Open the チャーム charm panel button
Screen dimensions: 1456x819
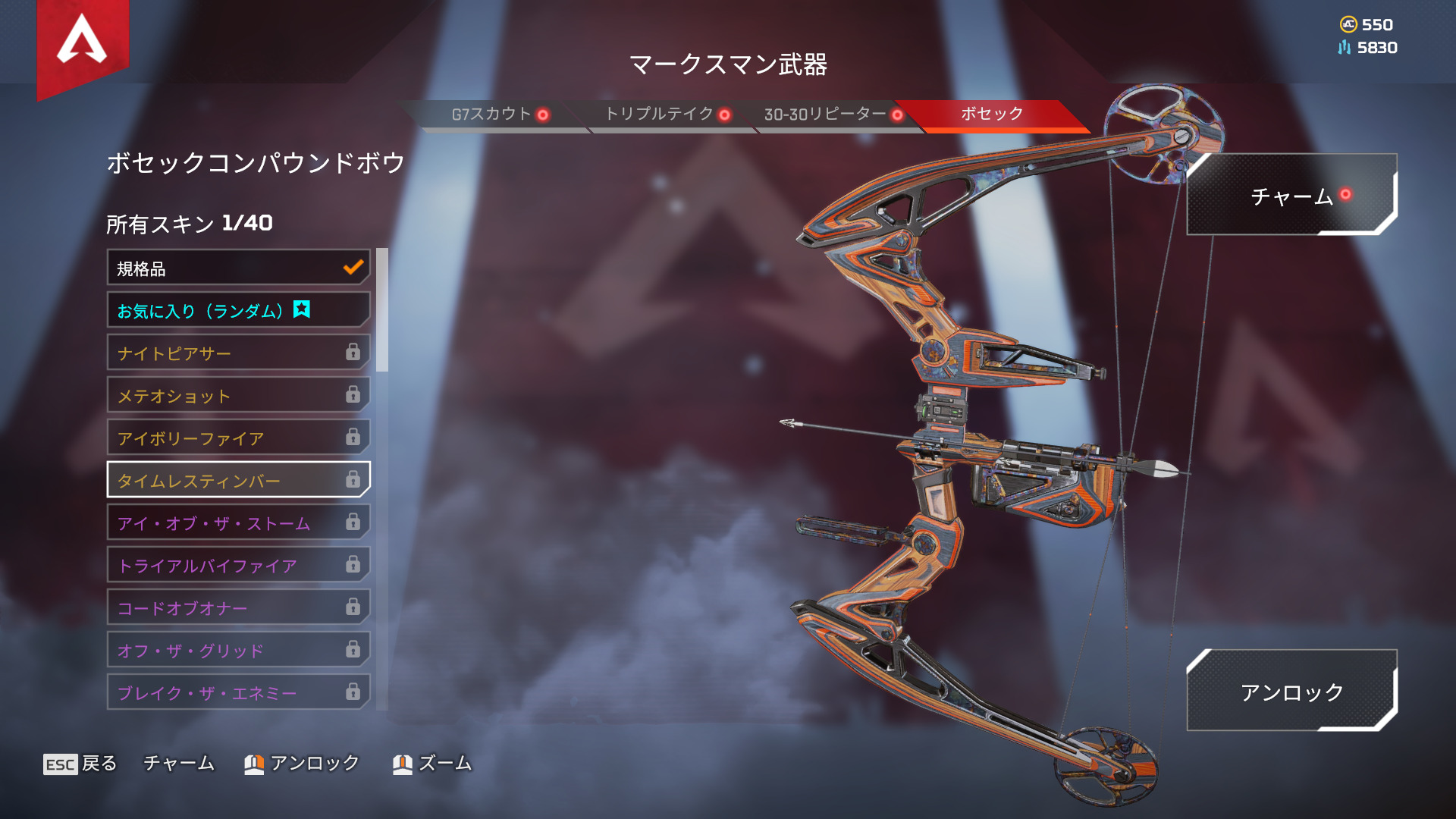tap(1291, 196)
